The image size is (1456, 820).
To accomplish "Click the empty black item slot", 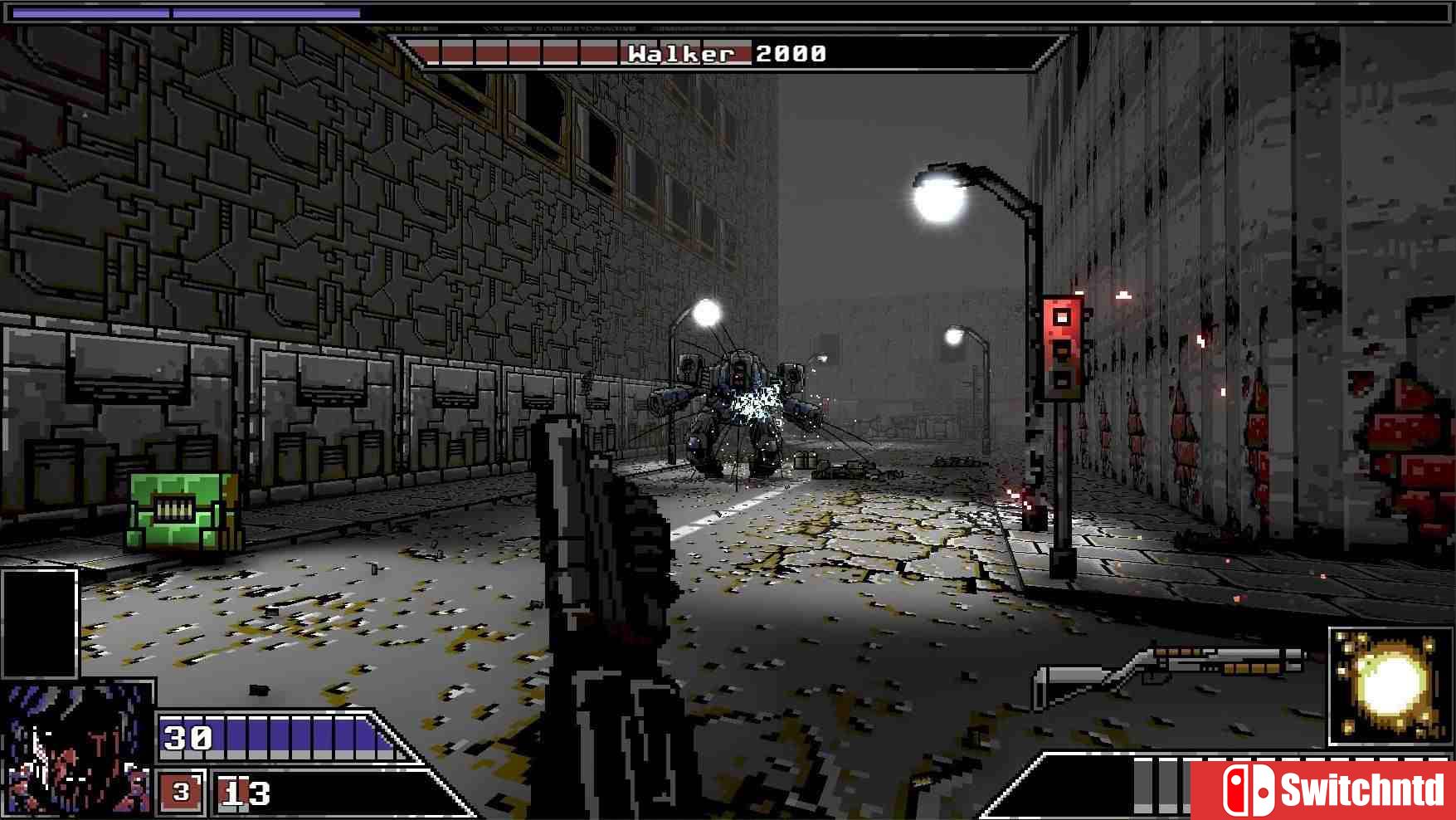I will (39, 623).
